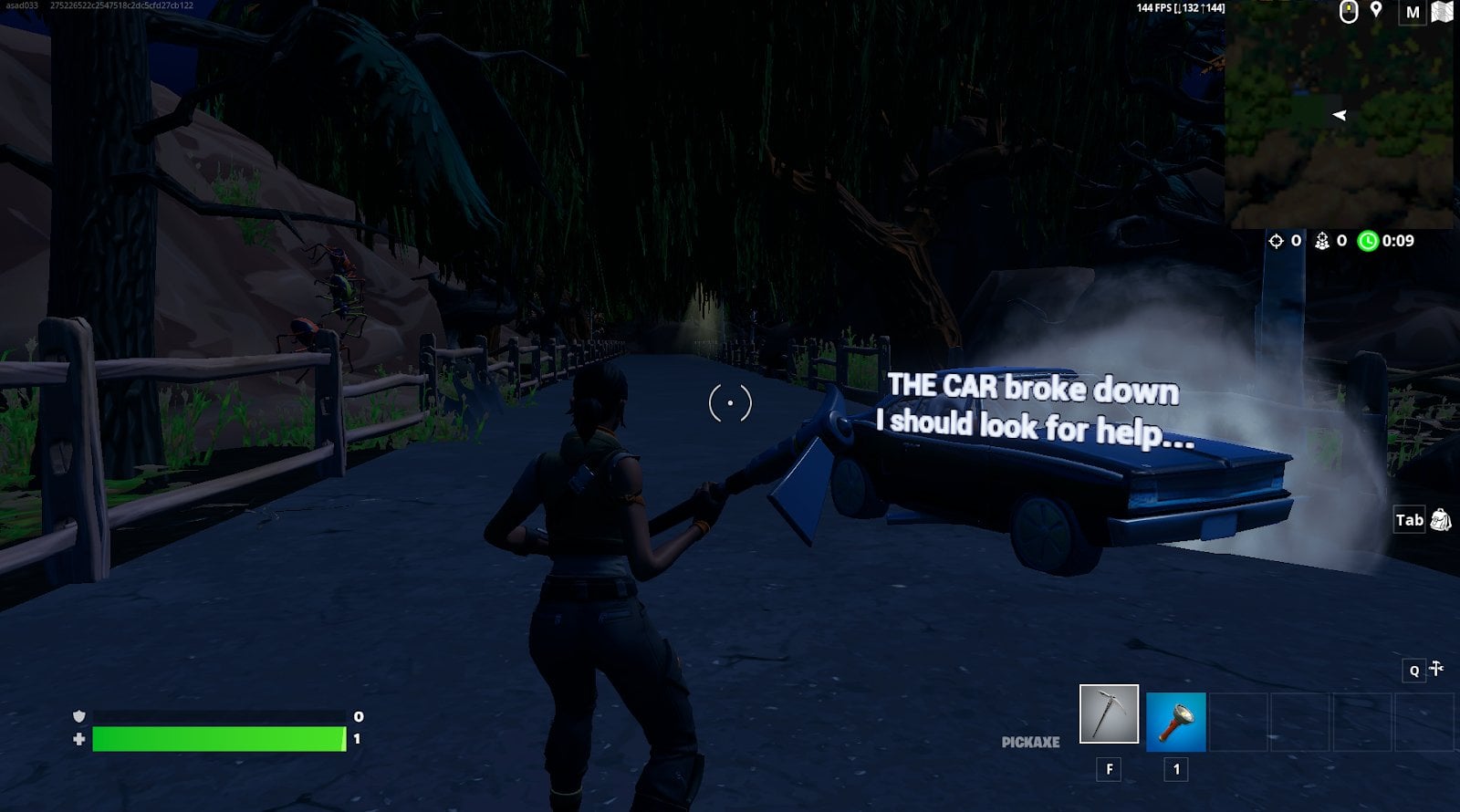Click the mouse icon beside the minimap
Image resolution: width=1460 pixels, height=812 pixels.
click(x=1348, y=12)
